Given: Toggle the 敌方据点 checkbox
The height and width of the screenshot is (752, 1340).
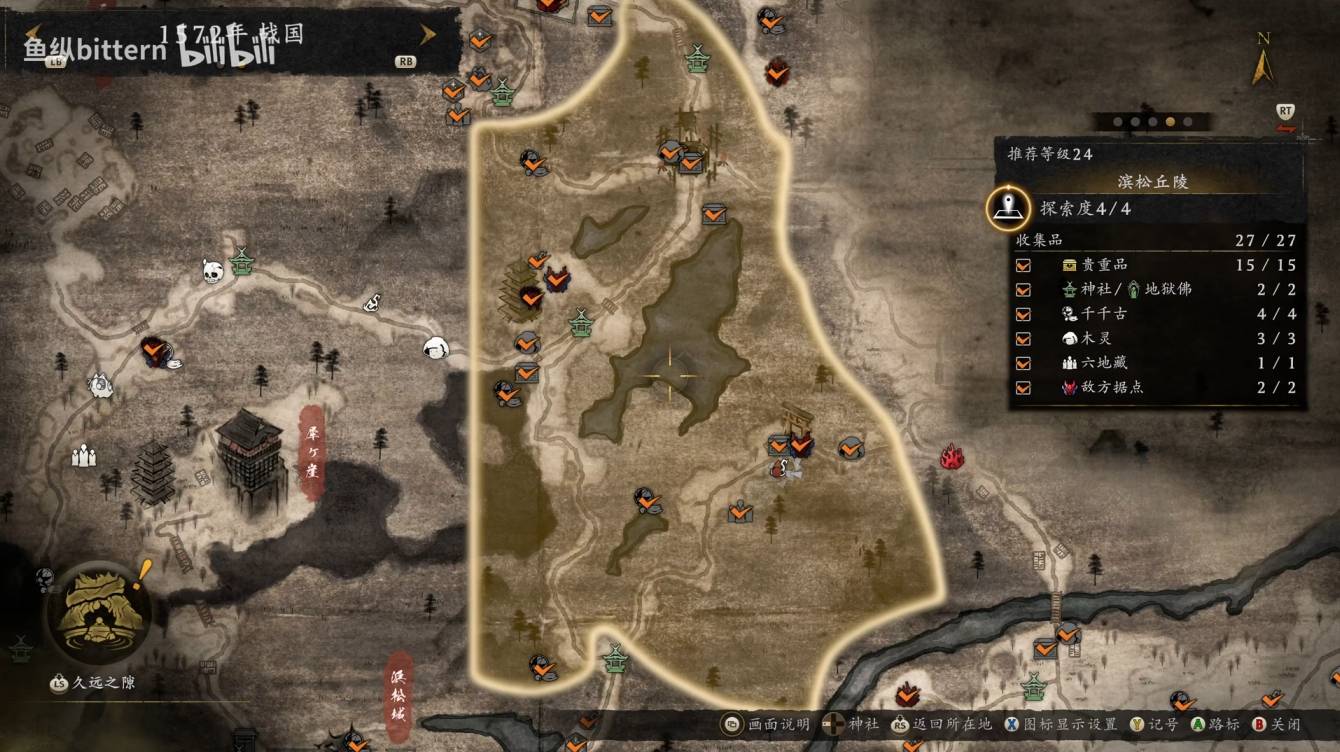Looking at the screenshot, I should point(1023,388).
